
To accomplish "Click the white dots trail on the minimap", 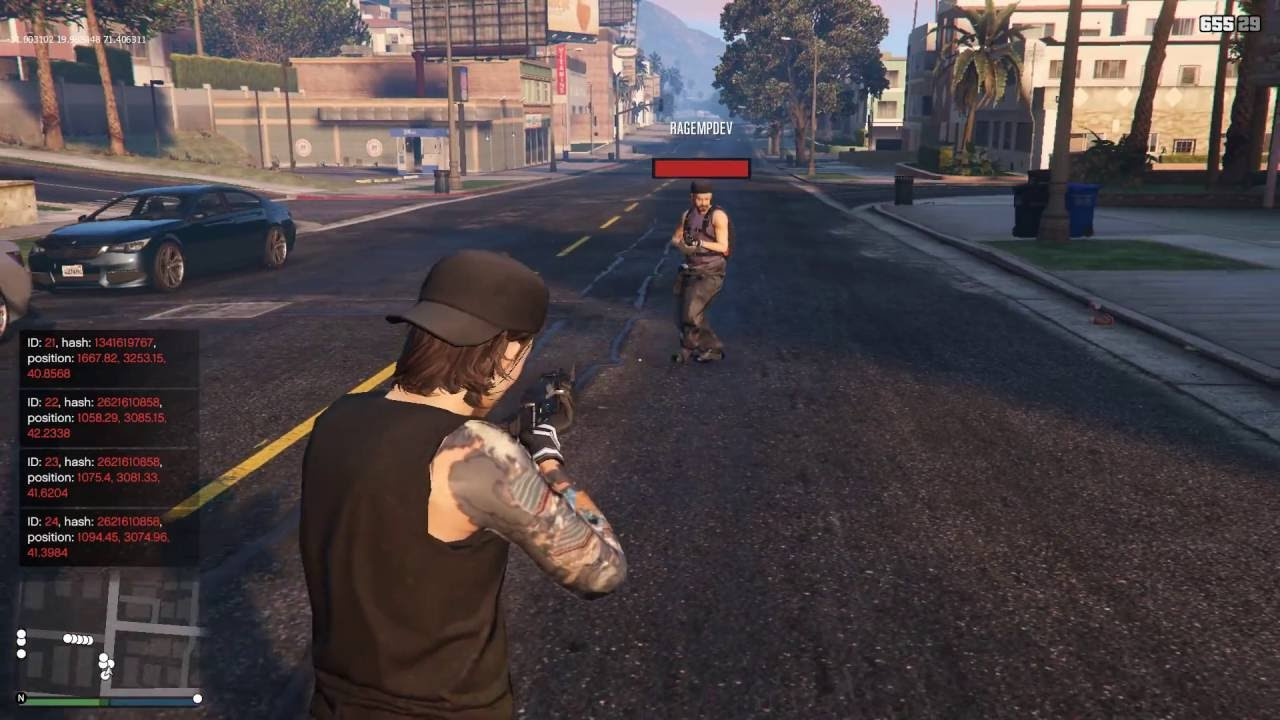I will coord(78,639).
